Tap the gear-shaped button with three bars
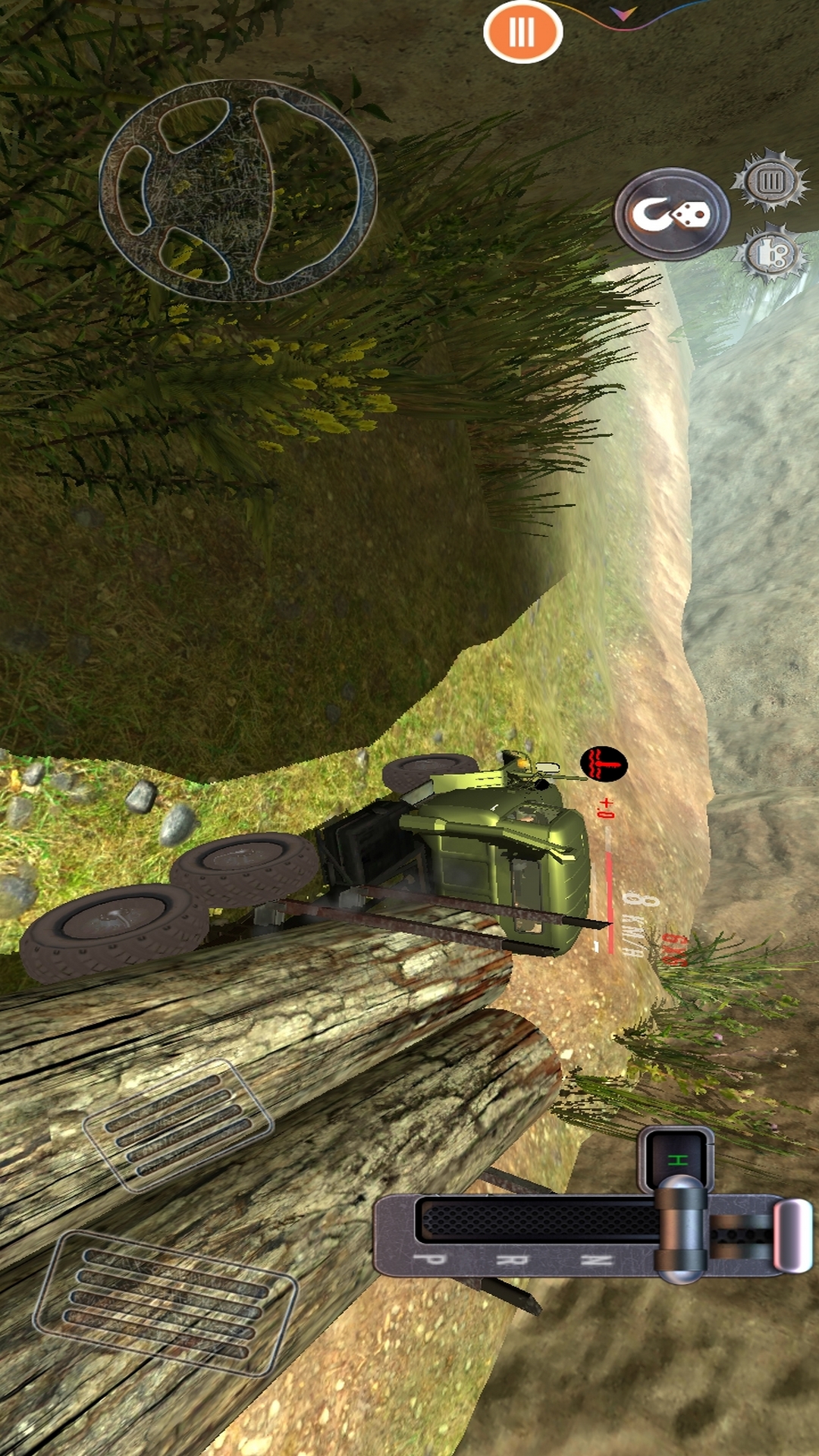Viewport: 819px width, 1456px height. pyautogui.click(x=770, y=180)
